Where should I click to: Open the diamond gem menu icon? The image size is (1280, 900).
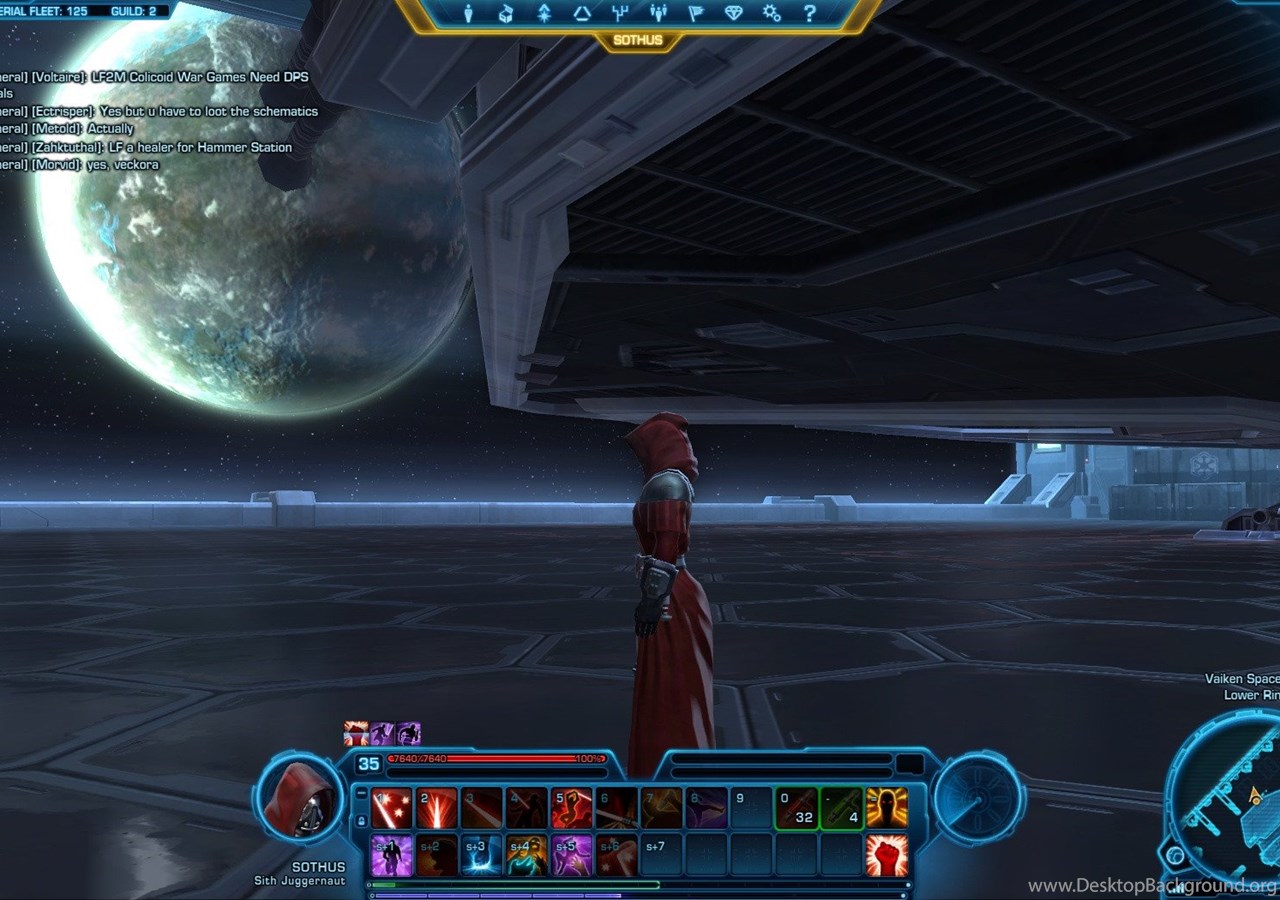click(x=734, y=13)
